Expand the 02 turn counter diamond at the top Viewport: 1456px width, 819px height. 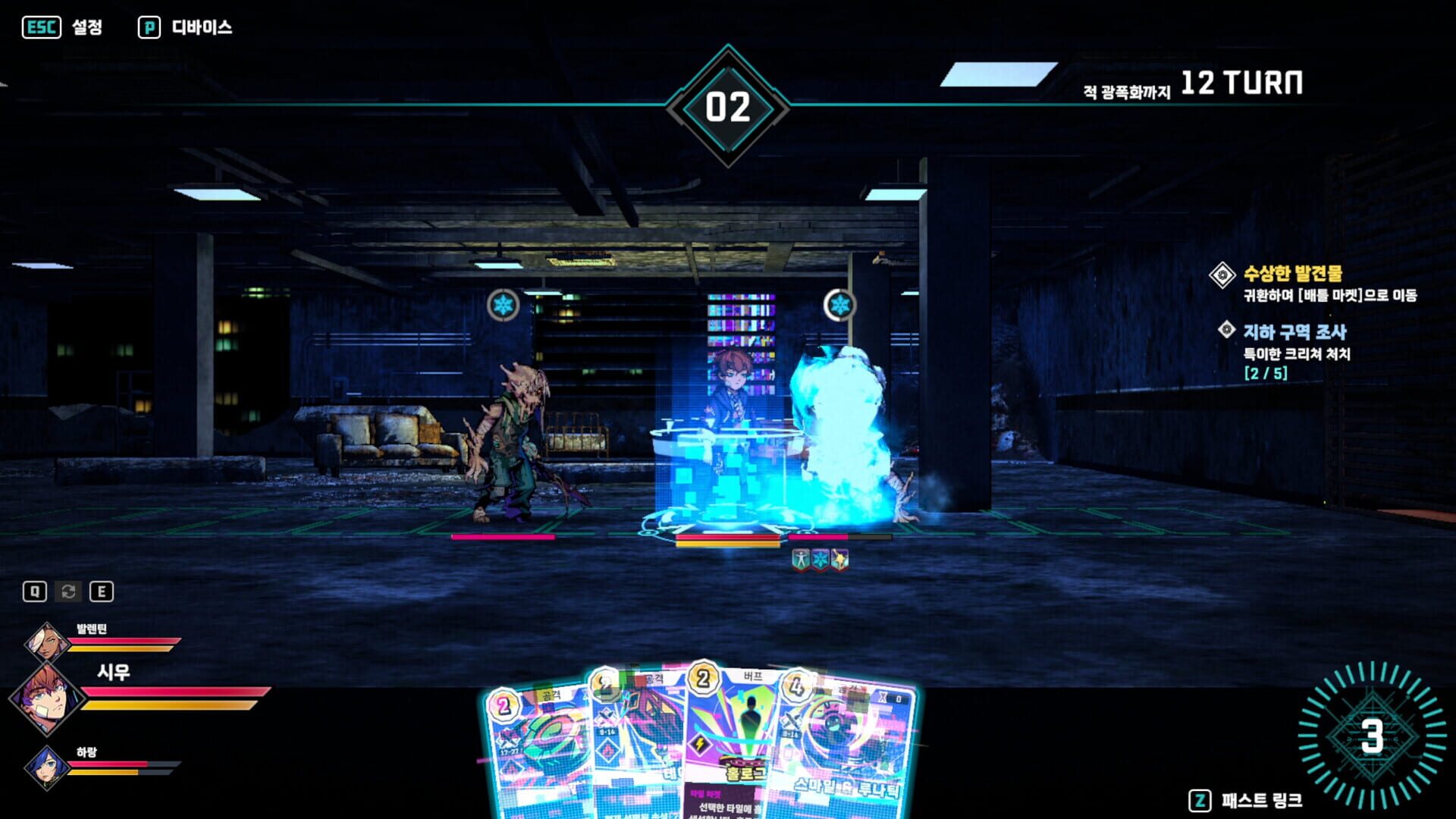click(x=730, y=106)
